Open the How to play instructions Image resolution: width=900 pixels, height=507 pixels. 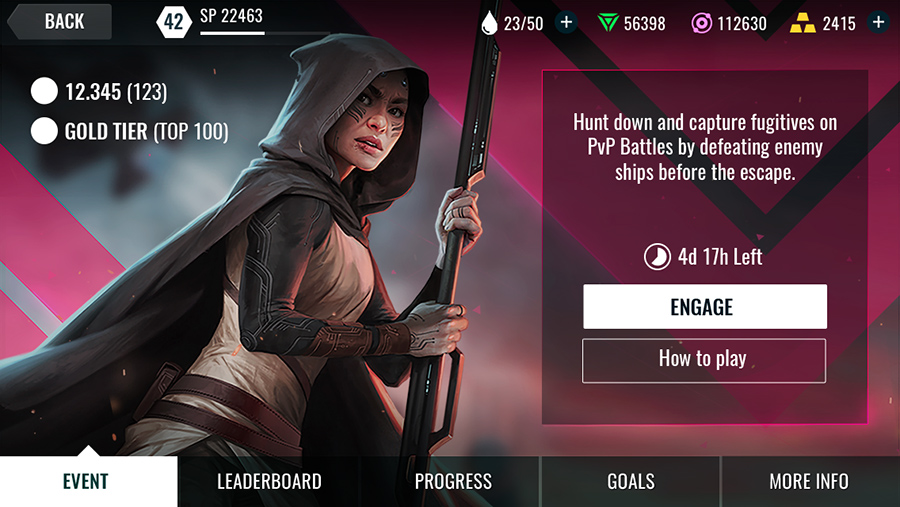pos(703,359)
